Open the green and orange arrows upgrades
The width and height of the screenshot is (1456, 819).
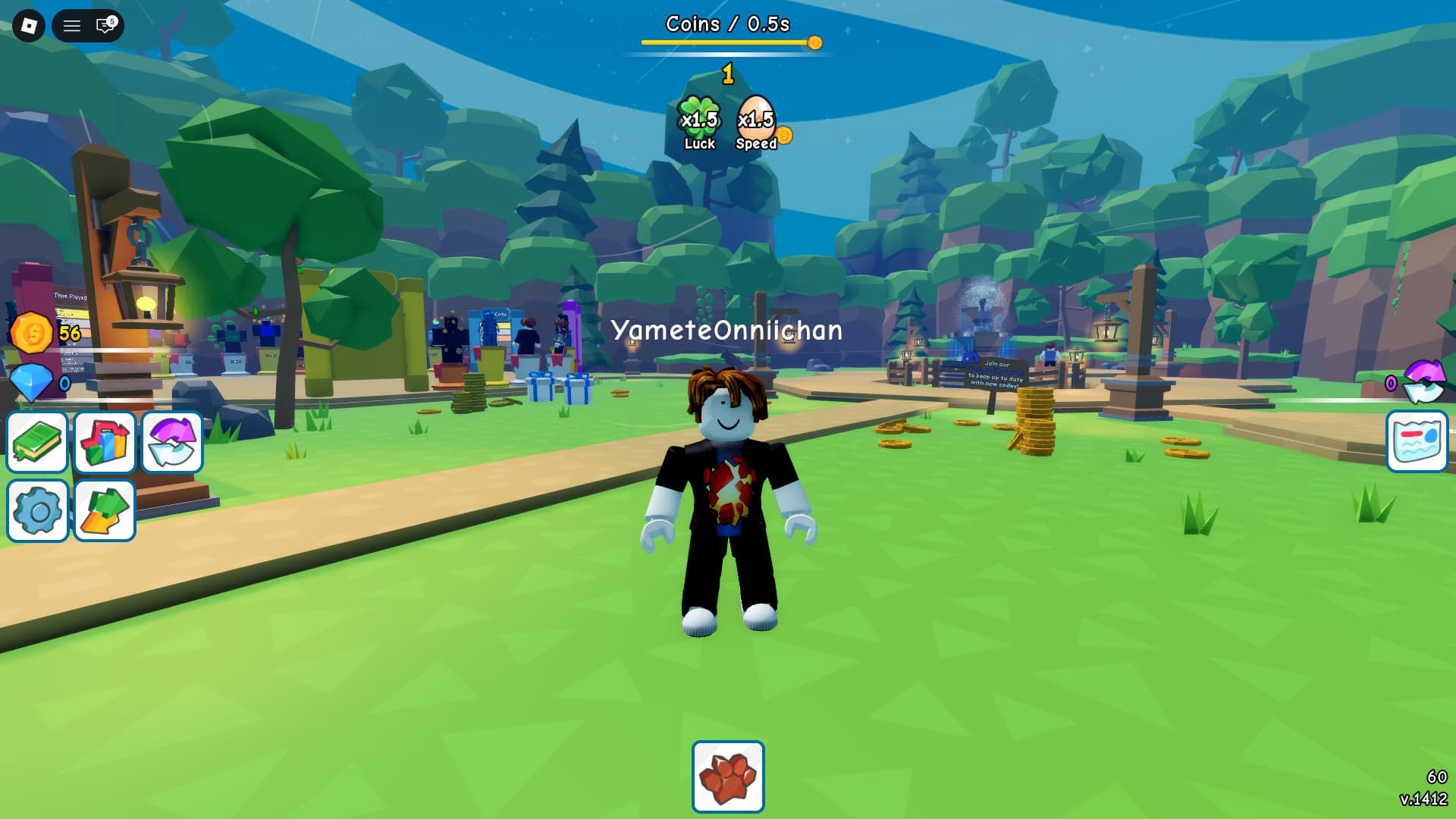pyautogui.click(x=105, y=510)
